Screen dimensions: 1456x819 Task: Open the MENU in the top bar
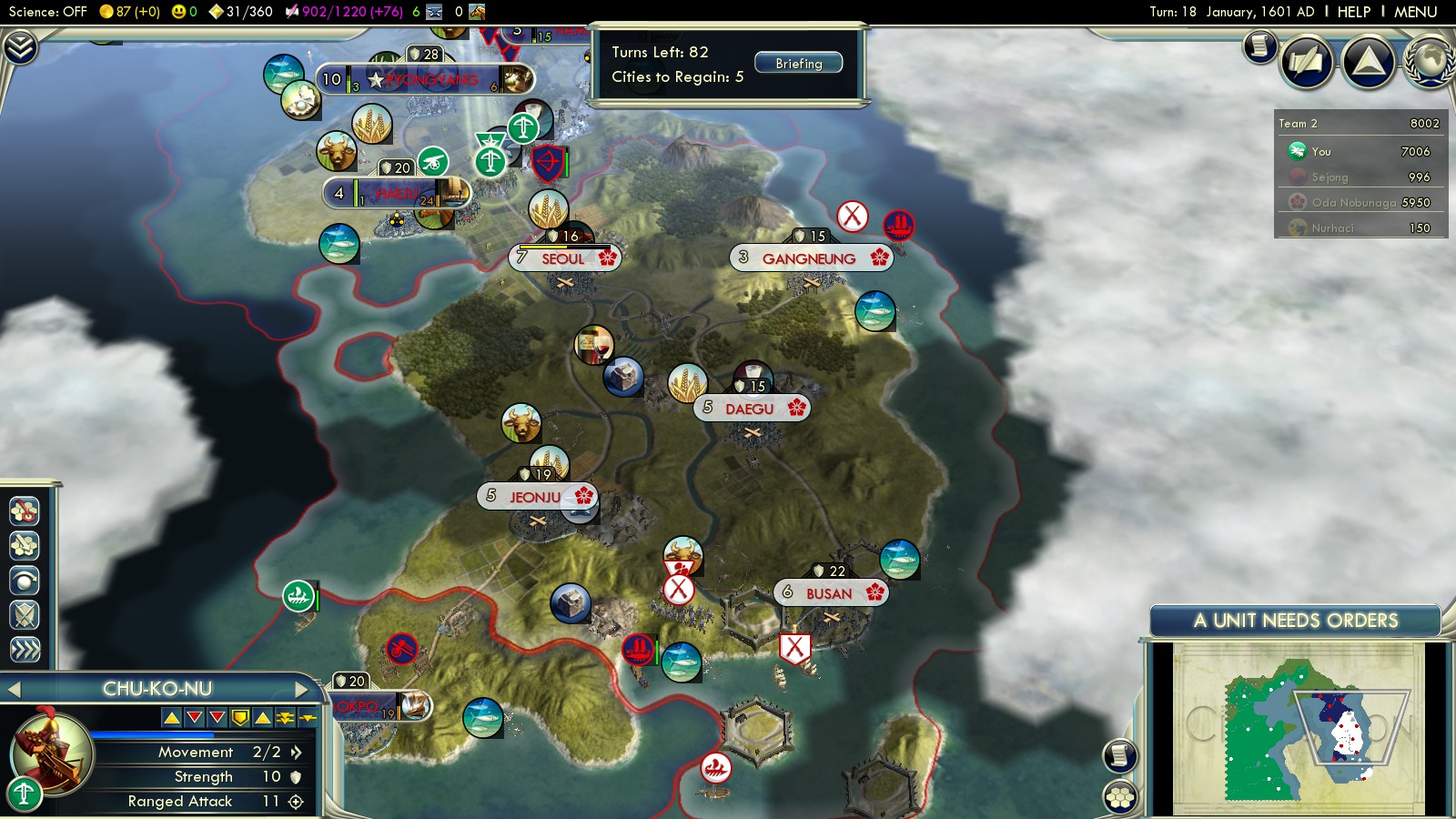coord(1415,12)
